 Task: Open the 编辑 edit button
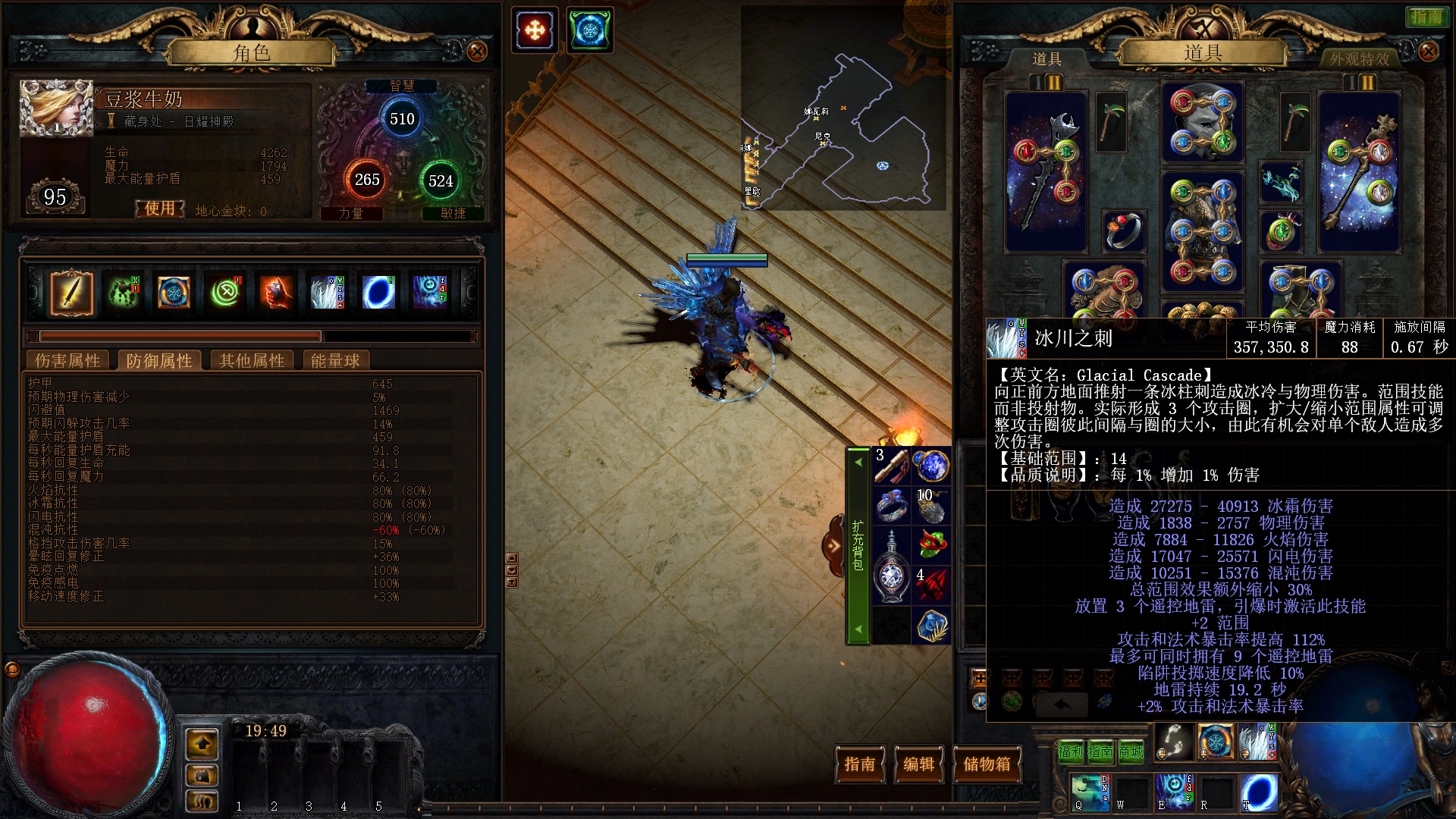tap(918, 764)
